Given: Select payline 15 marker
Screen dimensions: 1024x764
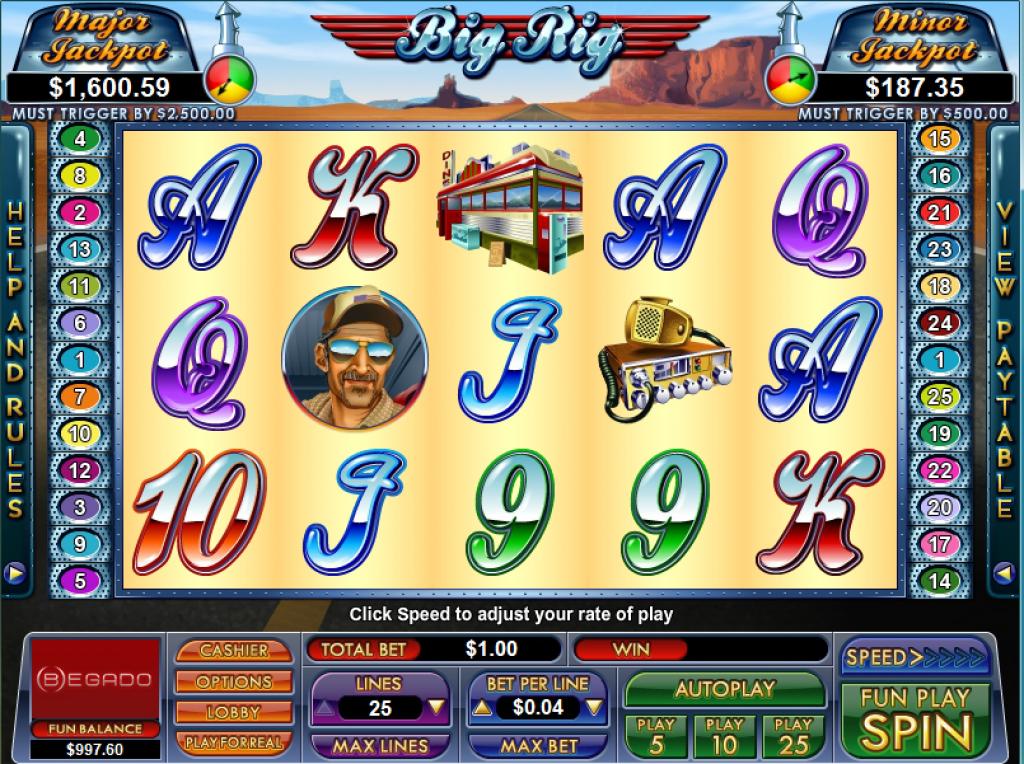Looking at the screenshot, I should 939,139.
